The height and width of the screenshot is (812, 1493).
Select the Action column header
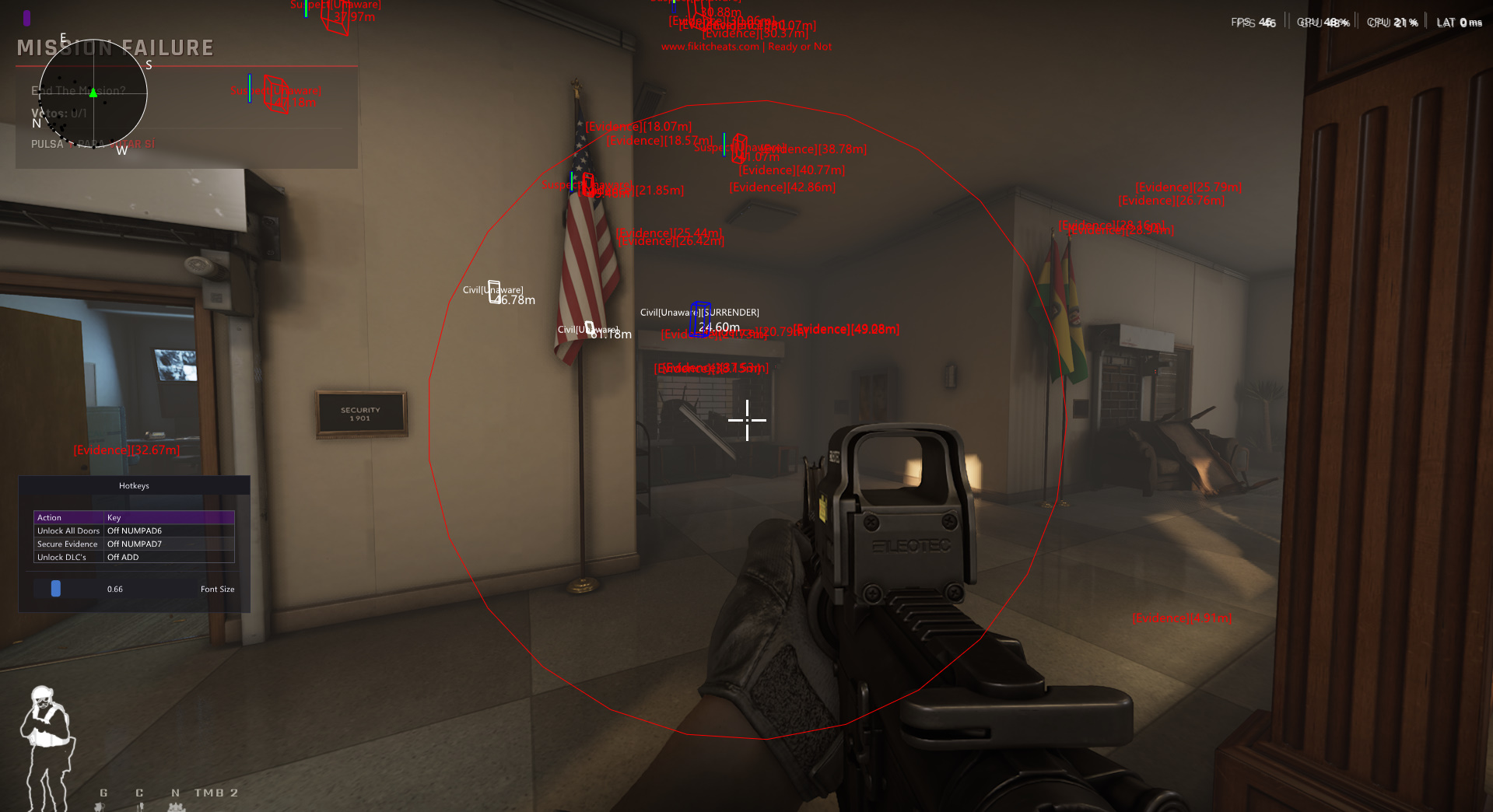pyautogui.click(x=49, y=517)
